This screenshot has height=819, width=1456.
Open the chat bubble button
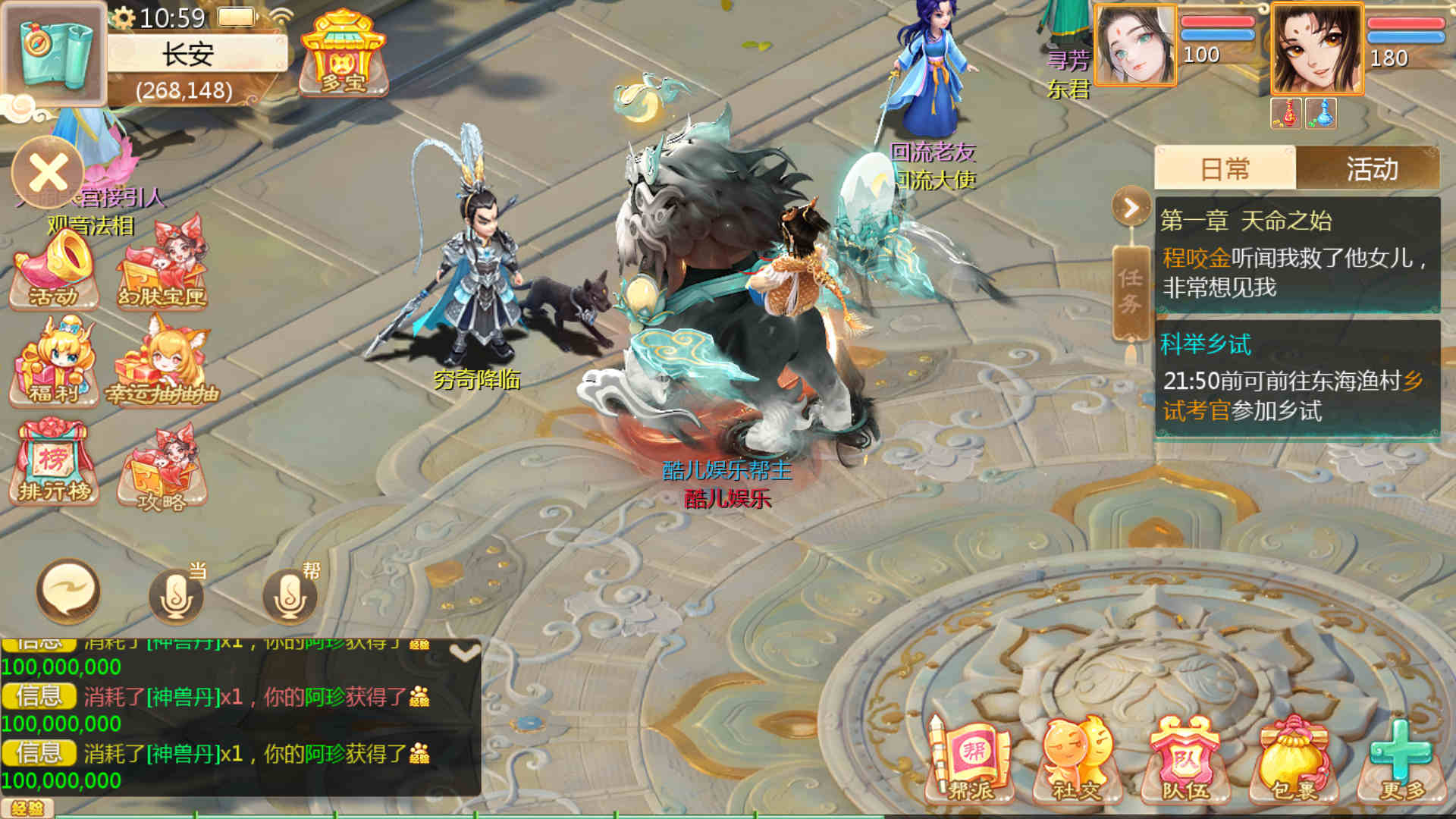pyautogui.click(x=68, y=591)
